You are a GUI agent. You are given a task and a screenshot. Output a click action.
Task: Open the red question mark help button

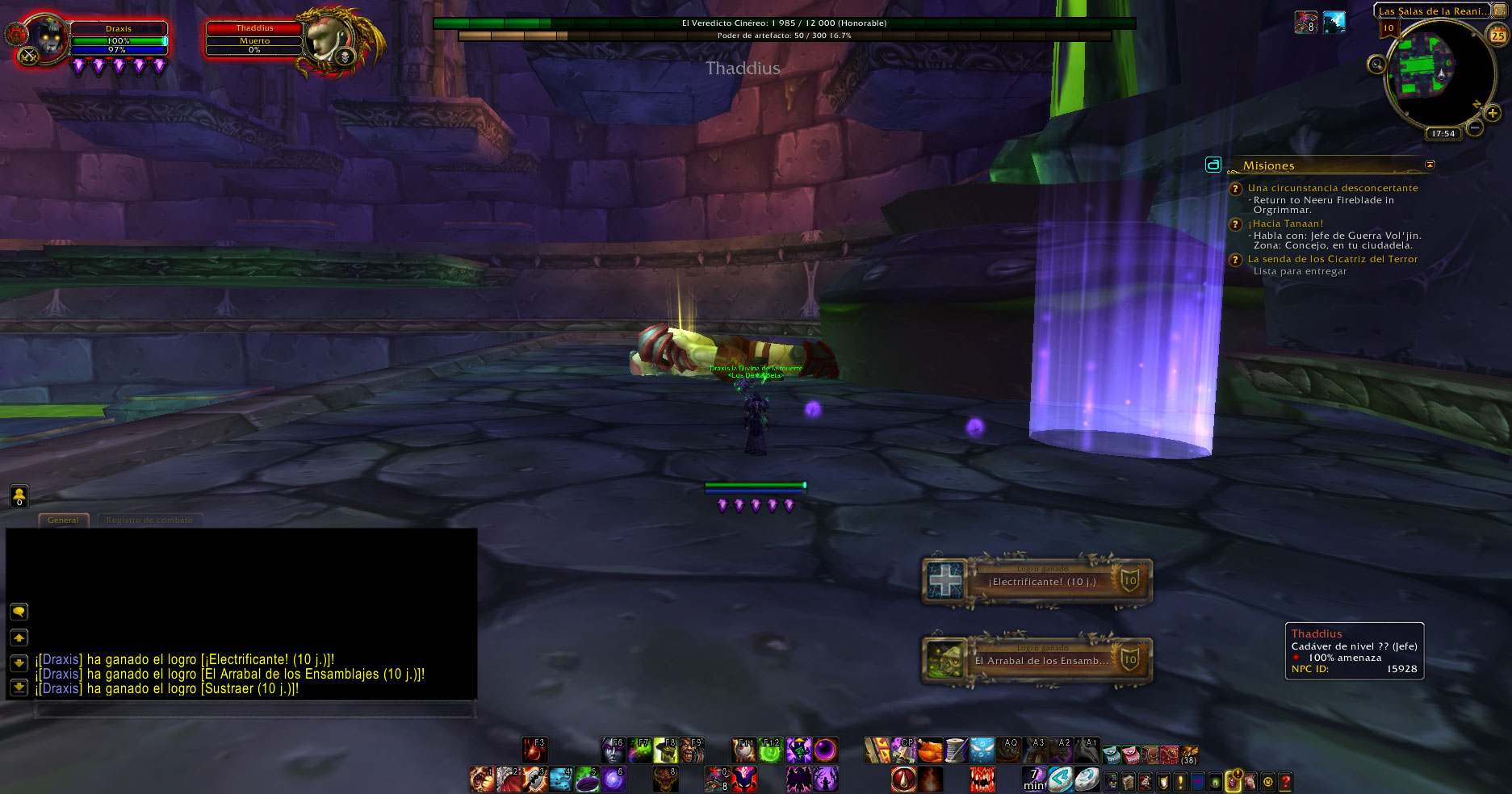[1285, 781]
